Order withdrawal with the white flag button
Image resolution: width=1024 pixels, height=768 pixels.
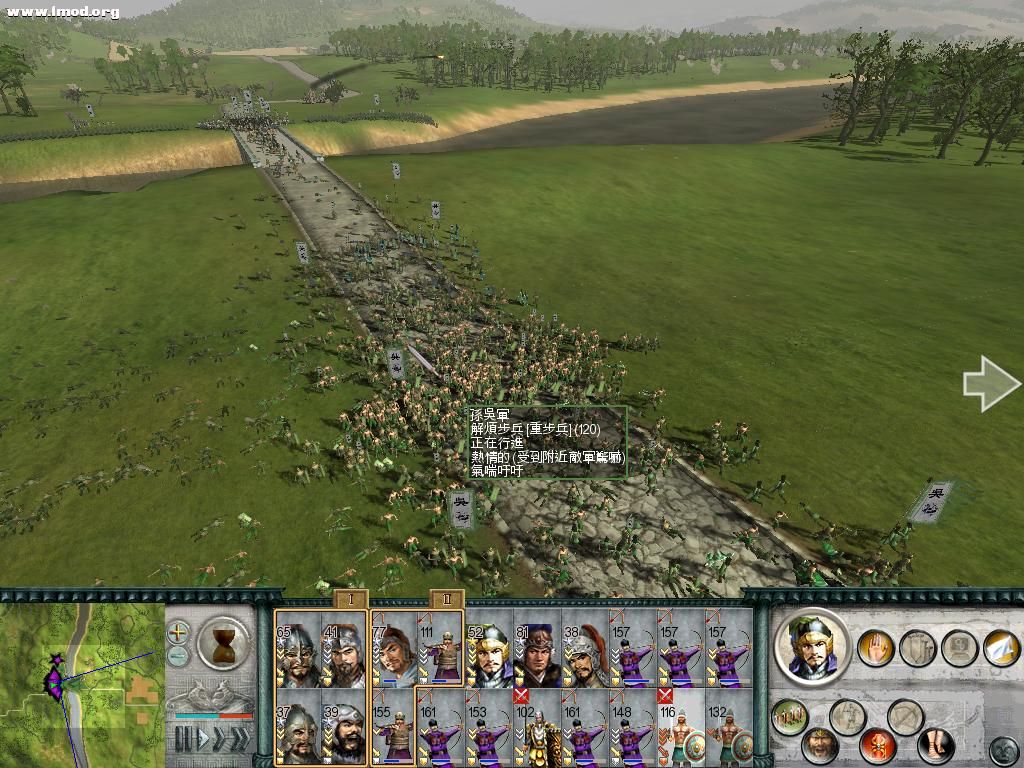pyautogui.click(x=1000, y=648)
